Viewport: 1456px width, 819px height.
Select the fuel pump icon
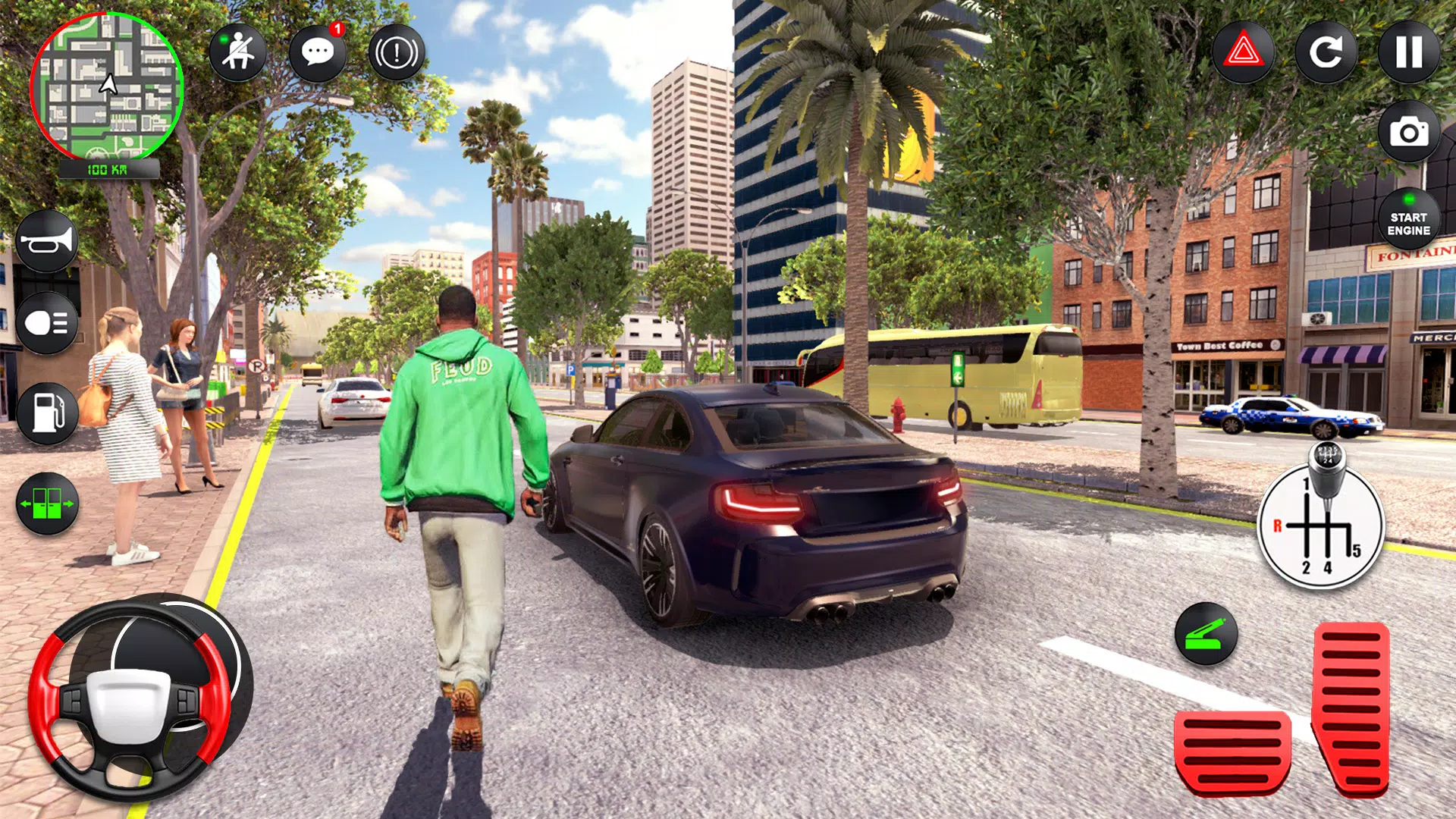tap(47, 413)
